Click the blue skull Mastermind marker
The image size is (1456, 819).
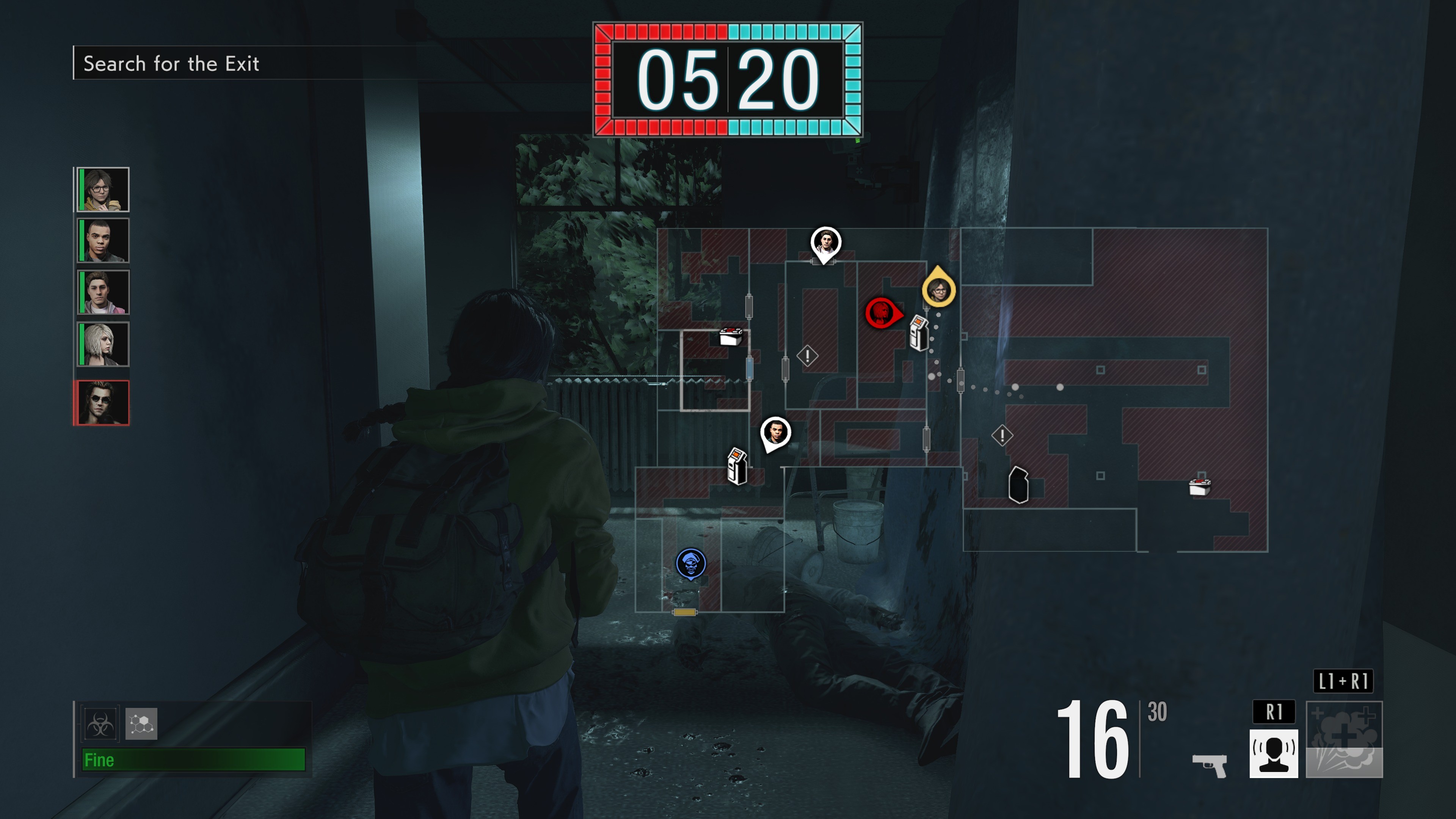691,563
